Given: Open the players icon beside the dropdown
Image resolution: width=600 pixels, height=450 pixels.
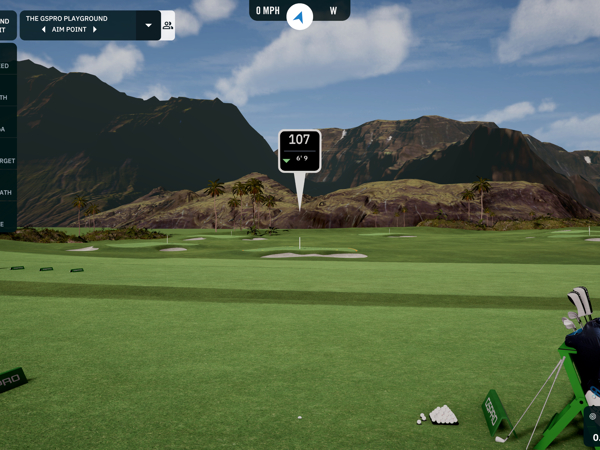Looking at the screenshot, I should click(x=167, y=26).
